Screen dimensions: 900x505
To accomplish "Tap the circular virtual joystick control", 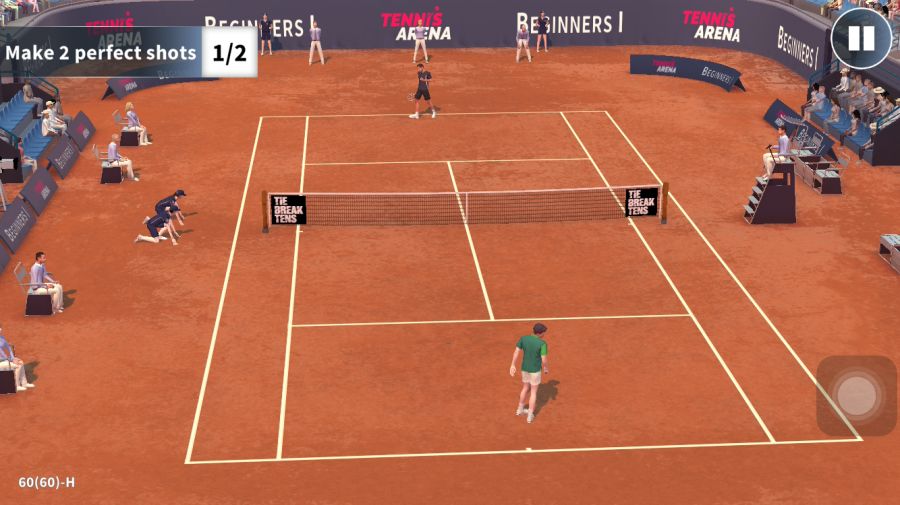I will [x=856, y=396].
